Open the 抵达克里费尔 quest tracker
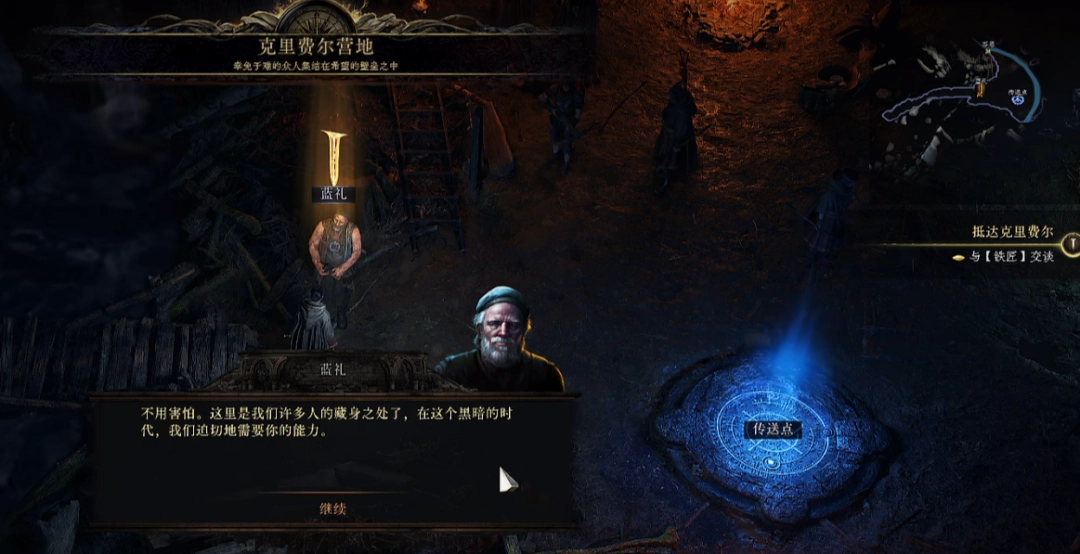The width and height of the screenshot is (1080, 554). coord(1012,231)
